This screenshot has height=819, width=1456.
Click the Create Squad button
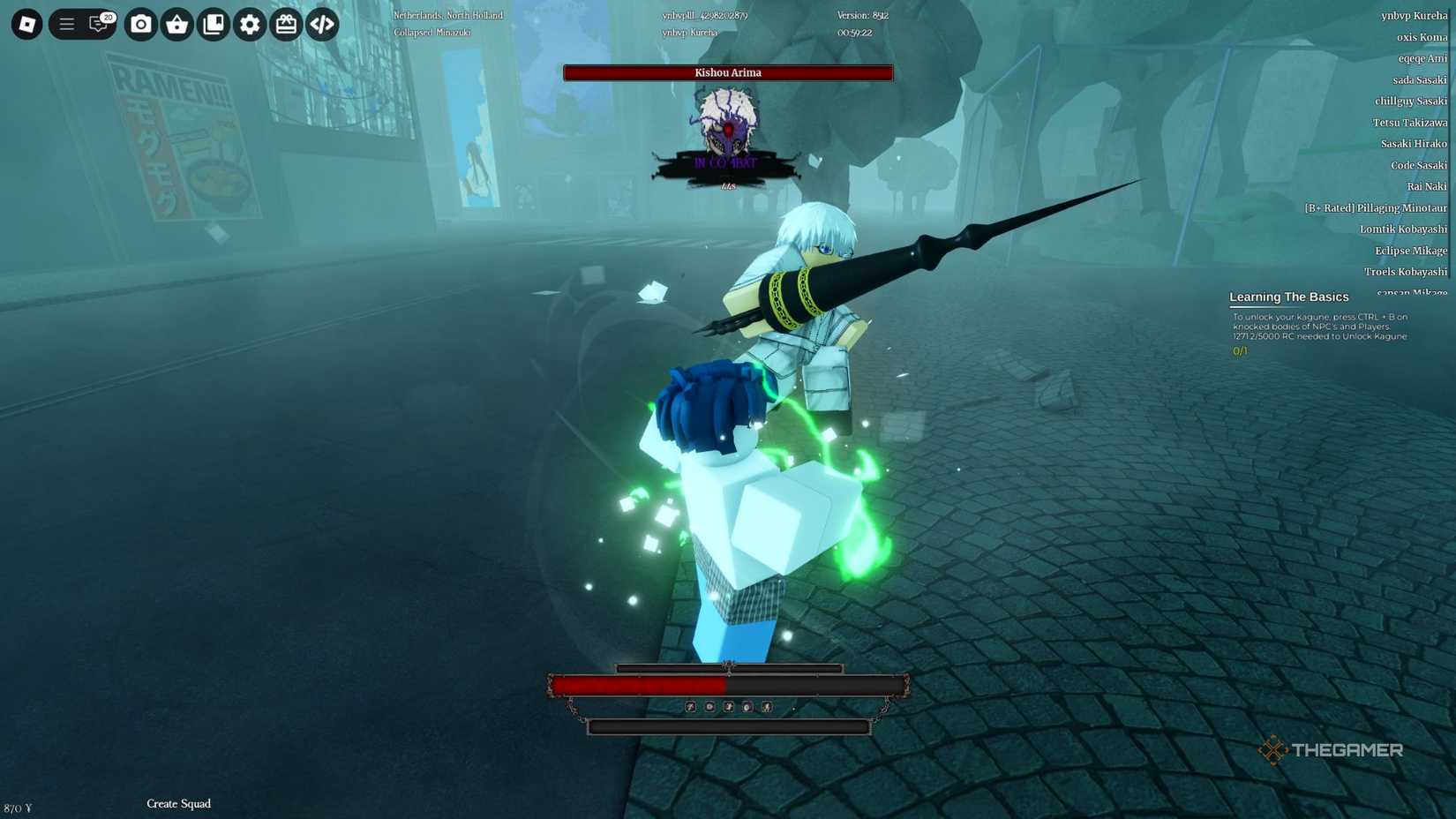178,804
